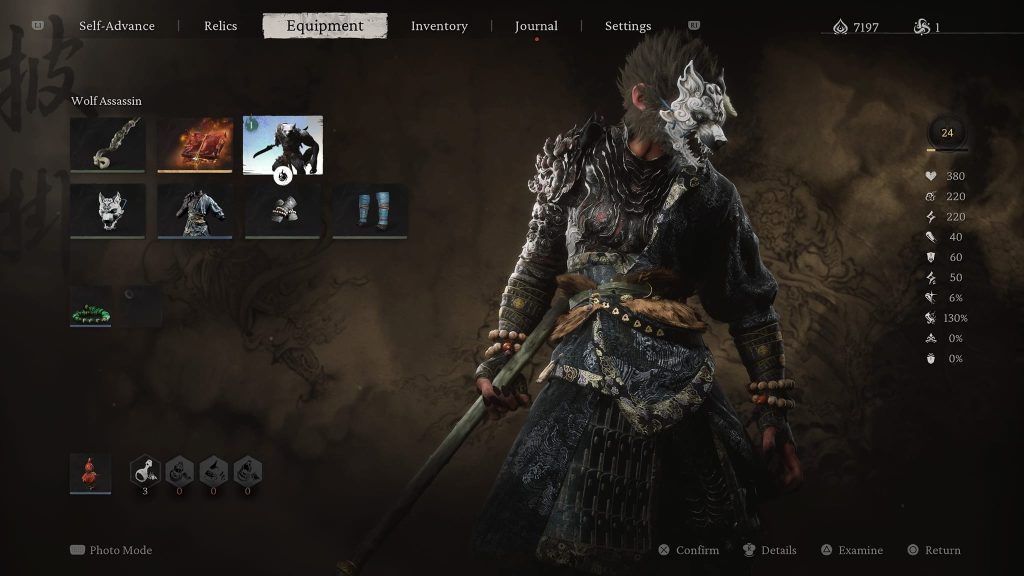The height and width of the screenshot is (576, 1024).
Task: Open Photo Mode
Action: 112,550
